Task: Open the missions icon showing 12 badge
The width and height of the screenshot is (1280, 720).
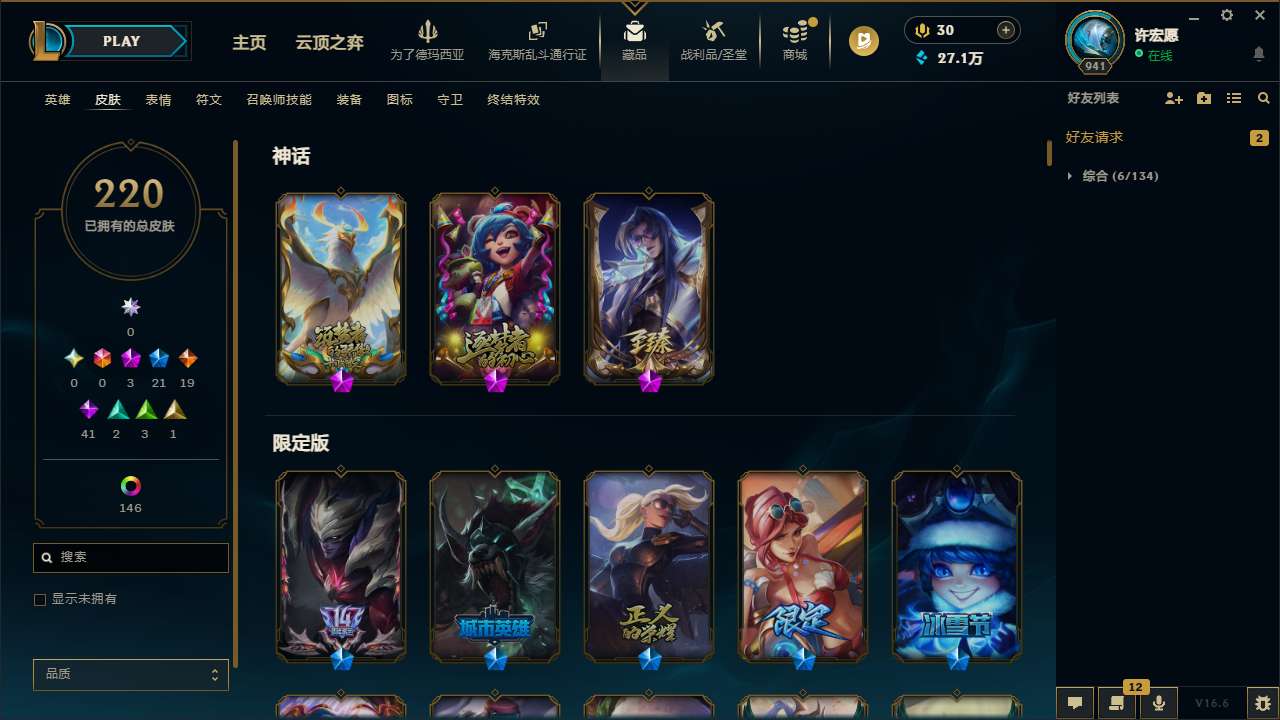Action: [1117, 702]
